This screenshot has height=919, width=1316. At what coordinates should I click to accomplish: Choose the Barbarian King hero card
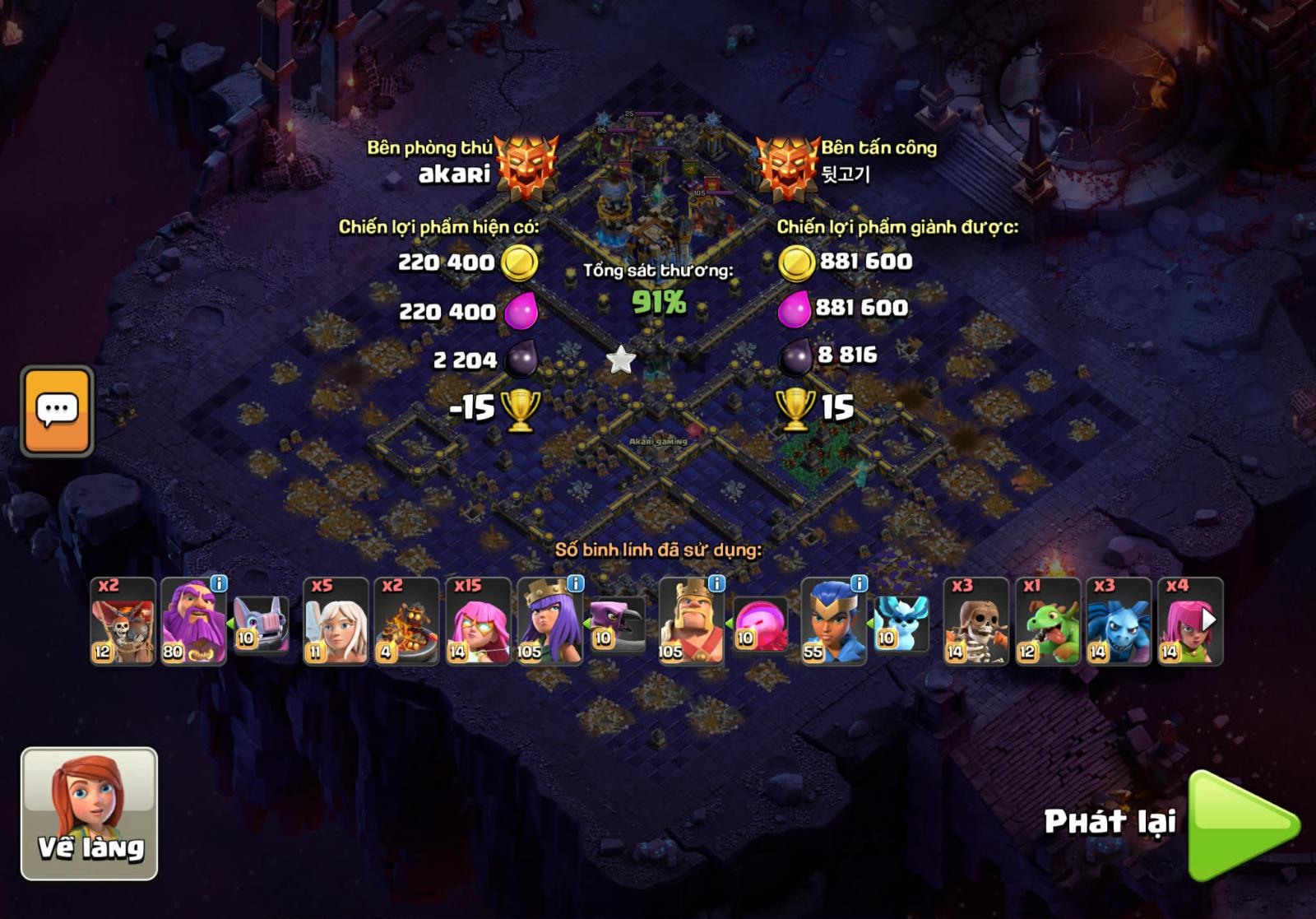pyautogui.click(x=690, y=624)
